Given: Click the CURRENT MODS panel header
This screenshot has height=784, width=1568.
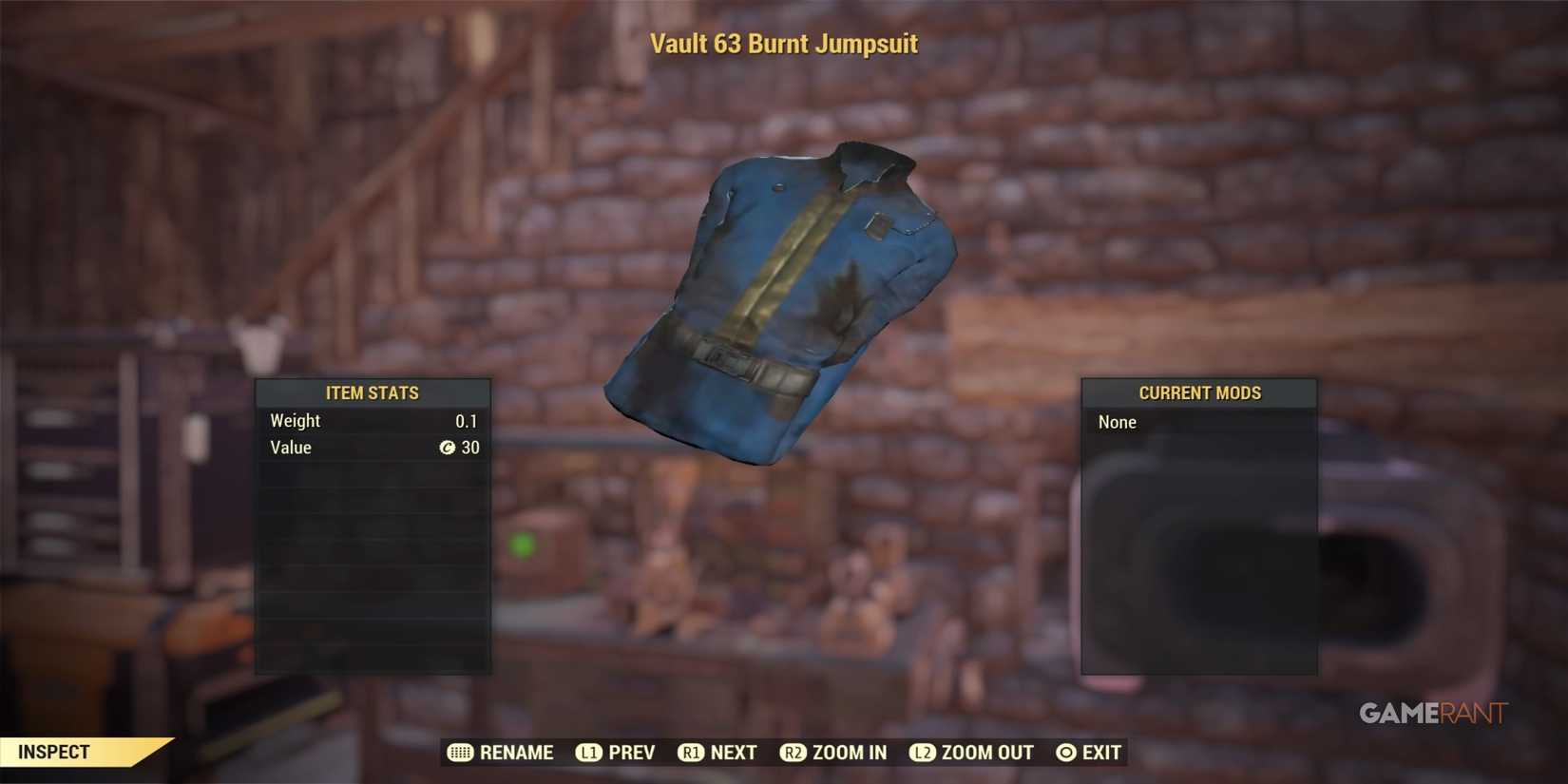Looking at the screenshot, I should tap(1199, 392).
